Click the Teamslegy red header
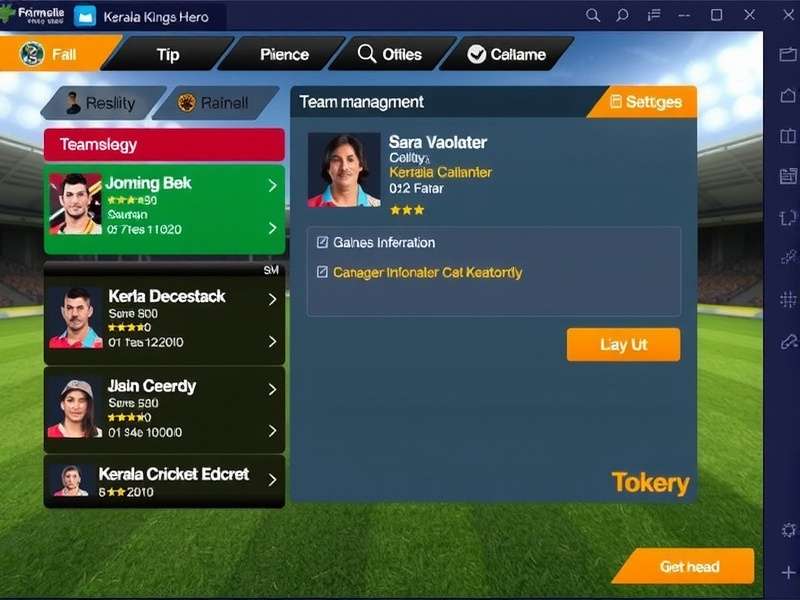Screen dimensions: 800x600 164,145
